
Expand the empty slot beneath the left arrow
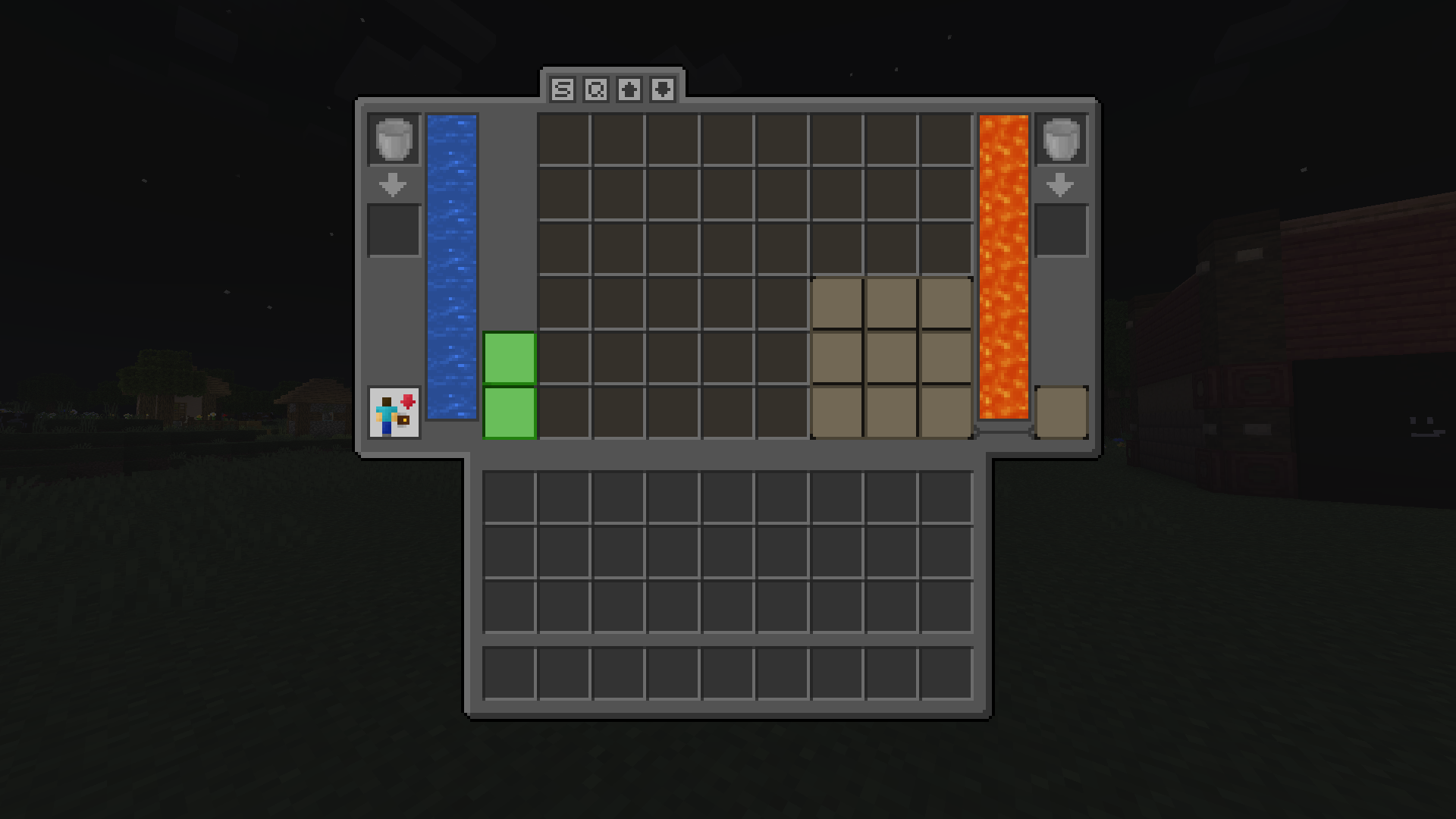tap(393, 227)
